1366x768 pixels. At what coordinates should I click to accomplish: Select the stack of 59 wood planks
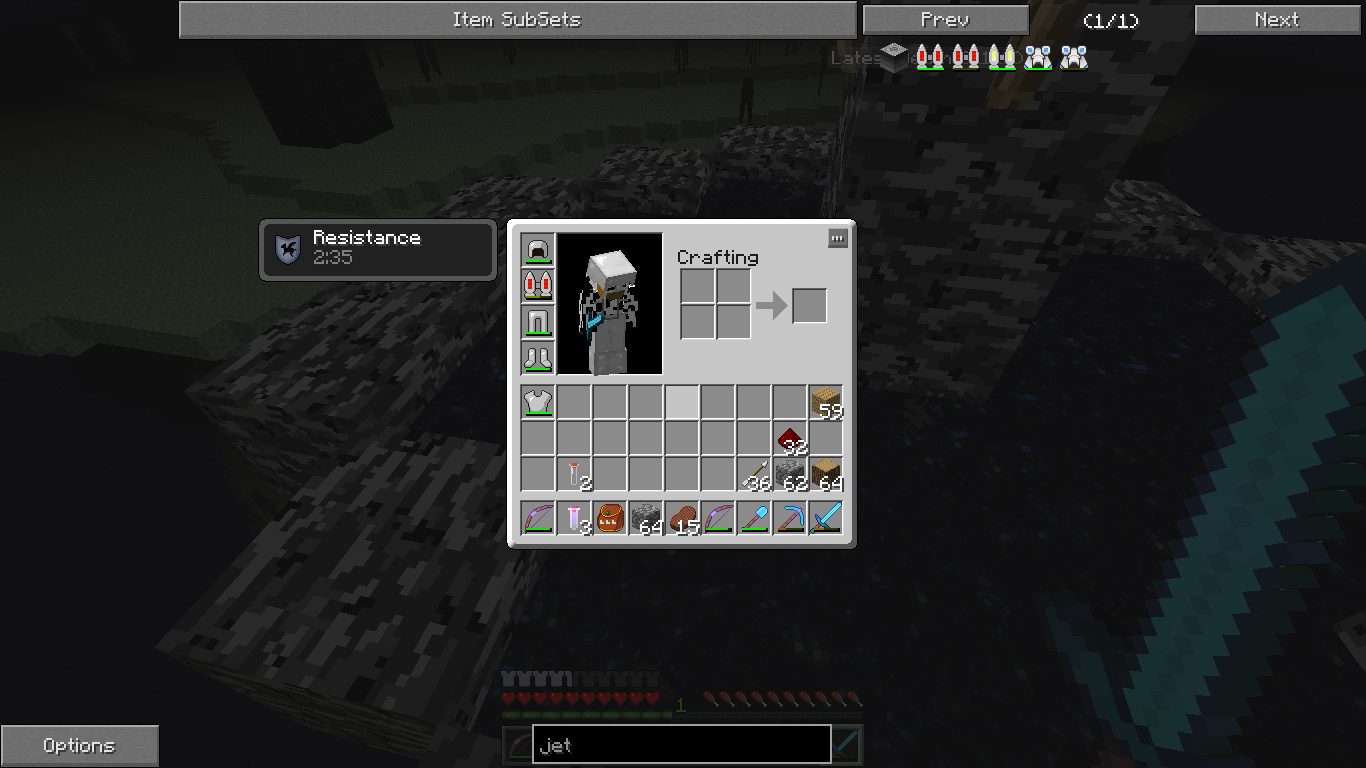point(826,402)
